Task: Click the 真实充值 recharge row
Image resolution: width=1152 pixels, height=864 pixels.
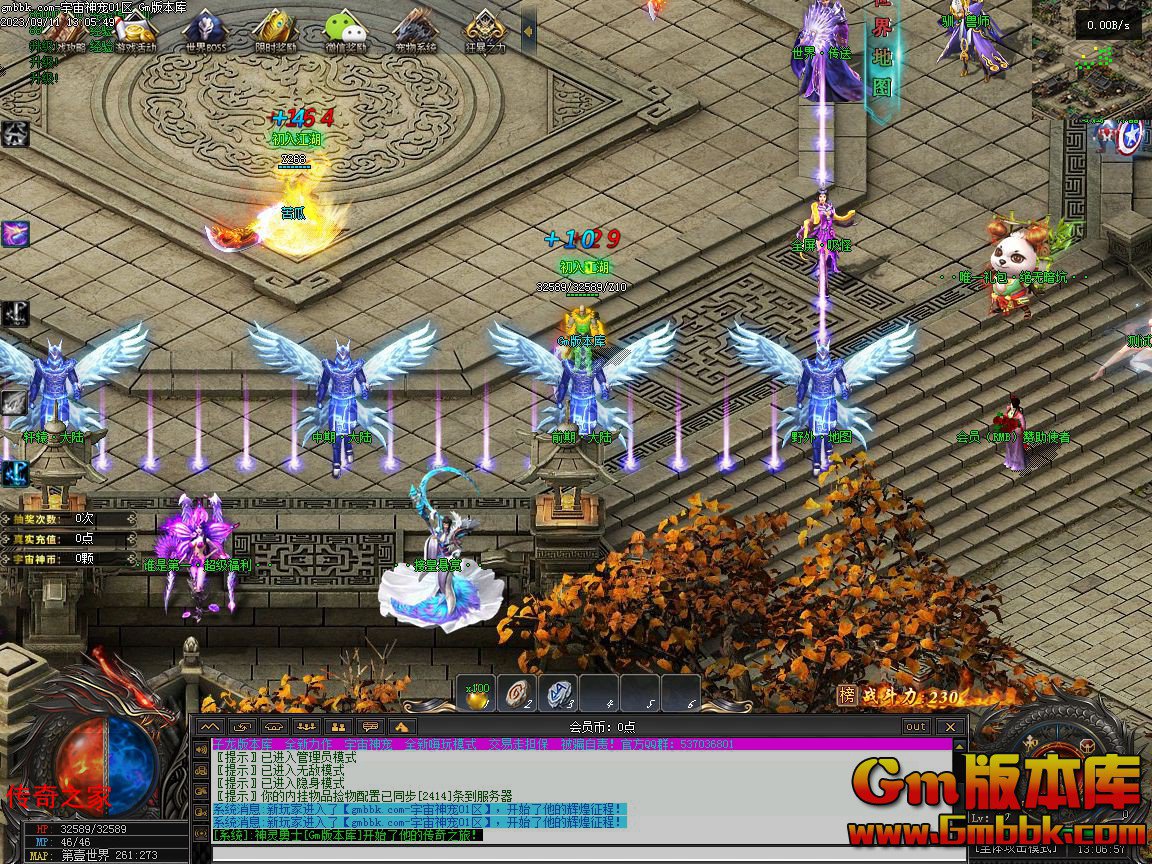Action: tap(68, 538)
